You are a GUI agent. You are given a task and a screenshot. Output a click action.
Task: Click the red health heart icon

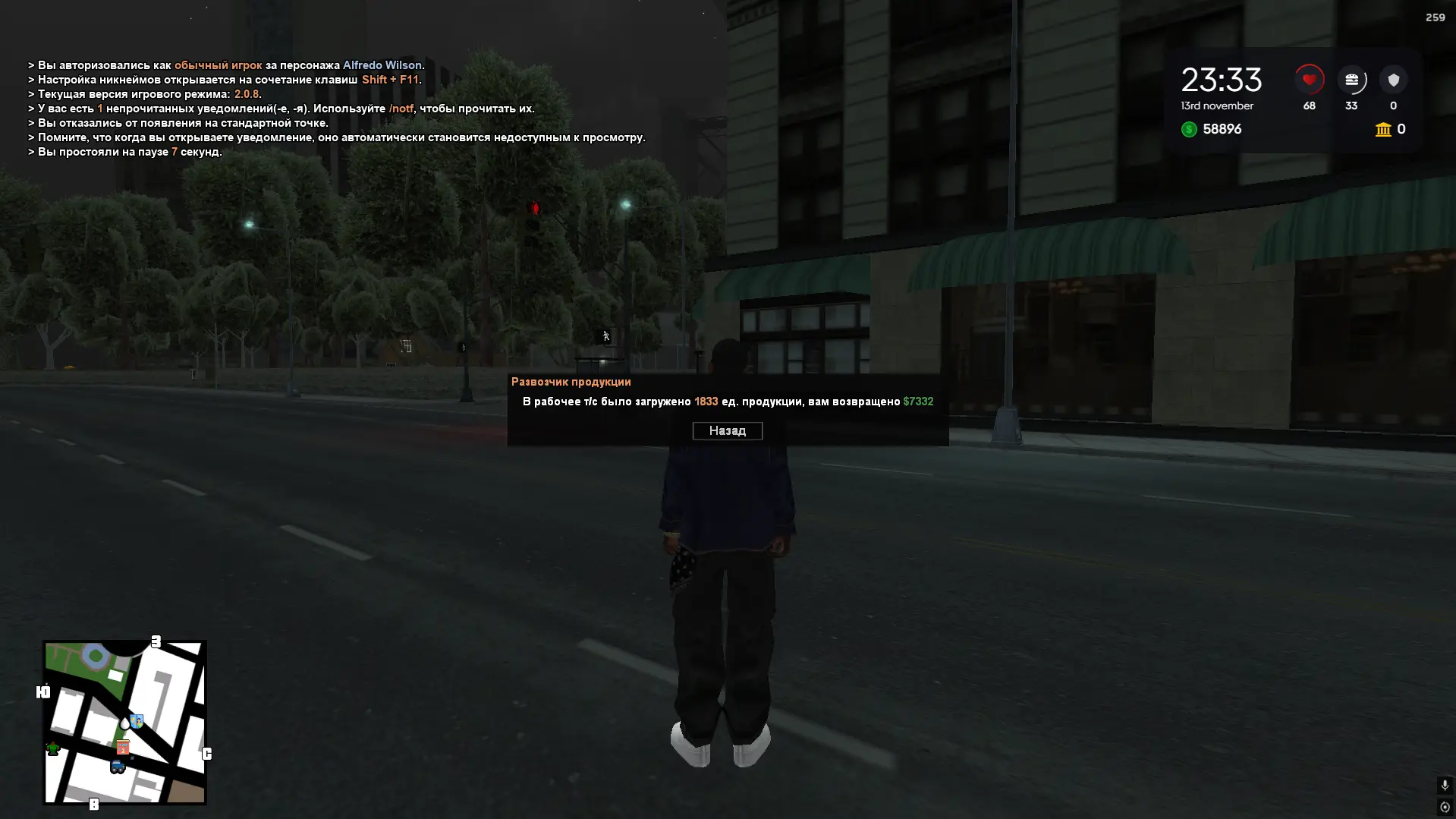click(1308, 78)
